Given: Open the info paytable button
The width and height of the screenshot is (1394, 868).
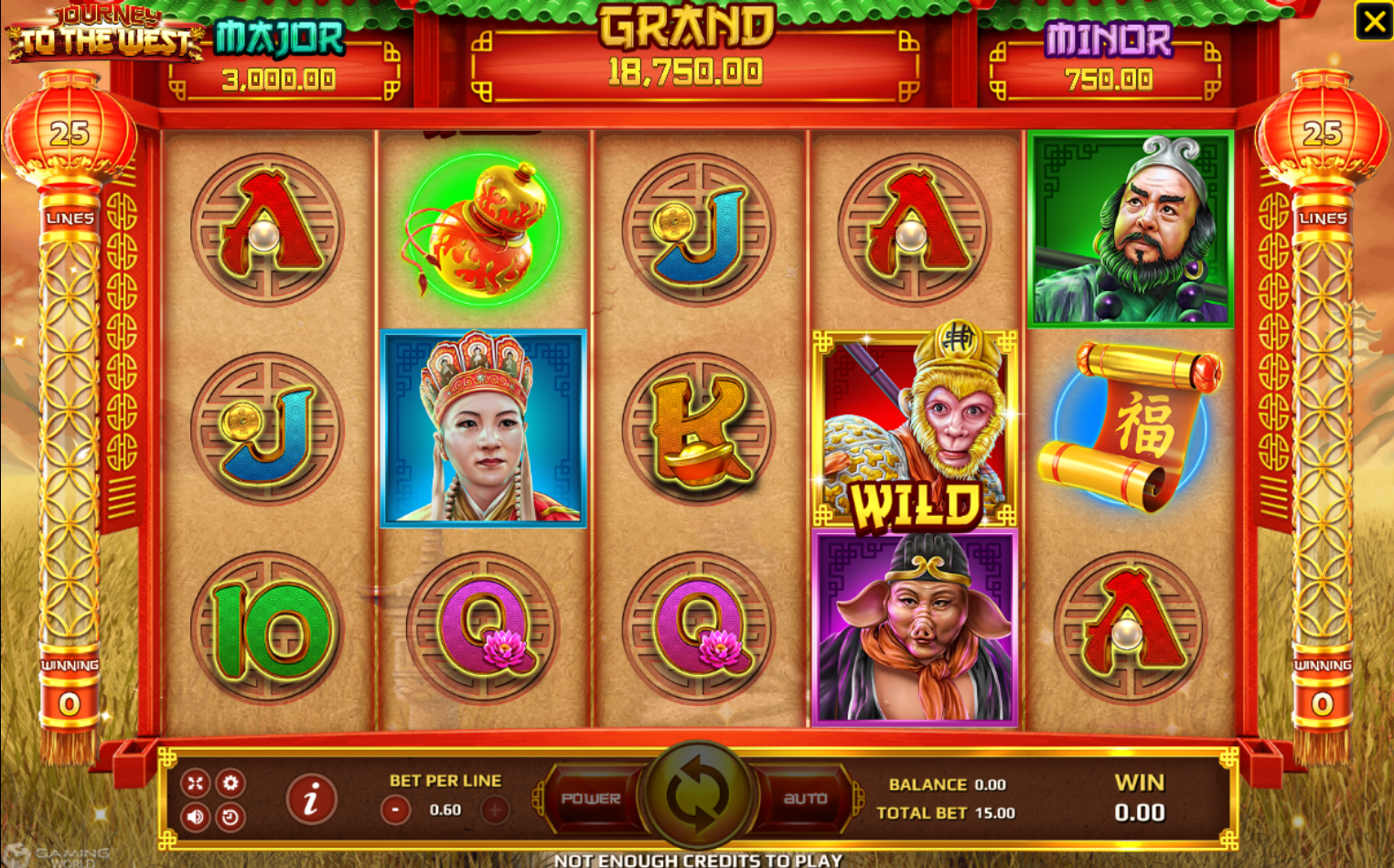Looking at the screenshot, I should coord(311,799).
